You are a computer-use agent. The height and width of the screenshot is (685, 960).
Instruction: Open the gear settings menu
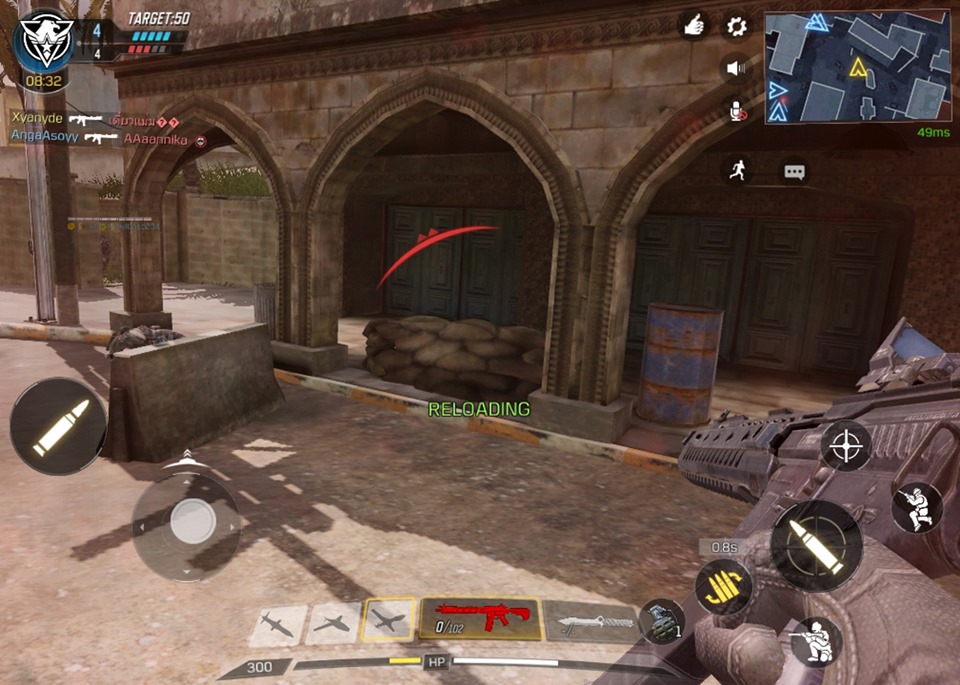[x=737, y=26]
